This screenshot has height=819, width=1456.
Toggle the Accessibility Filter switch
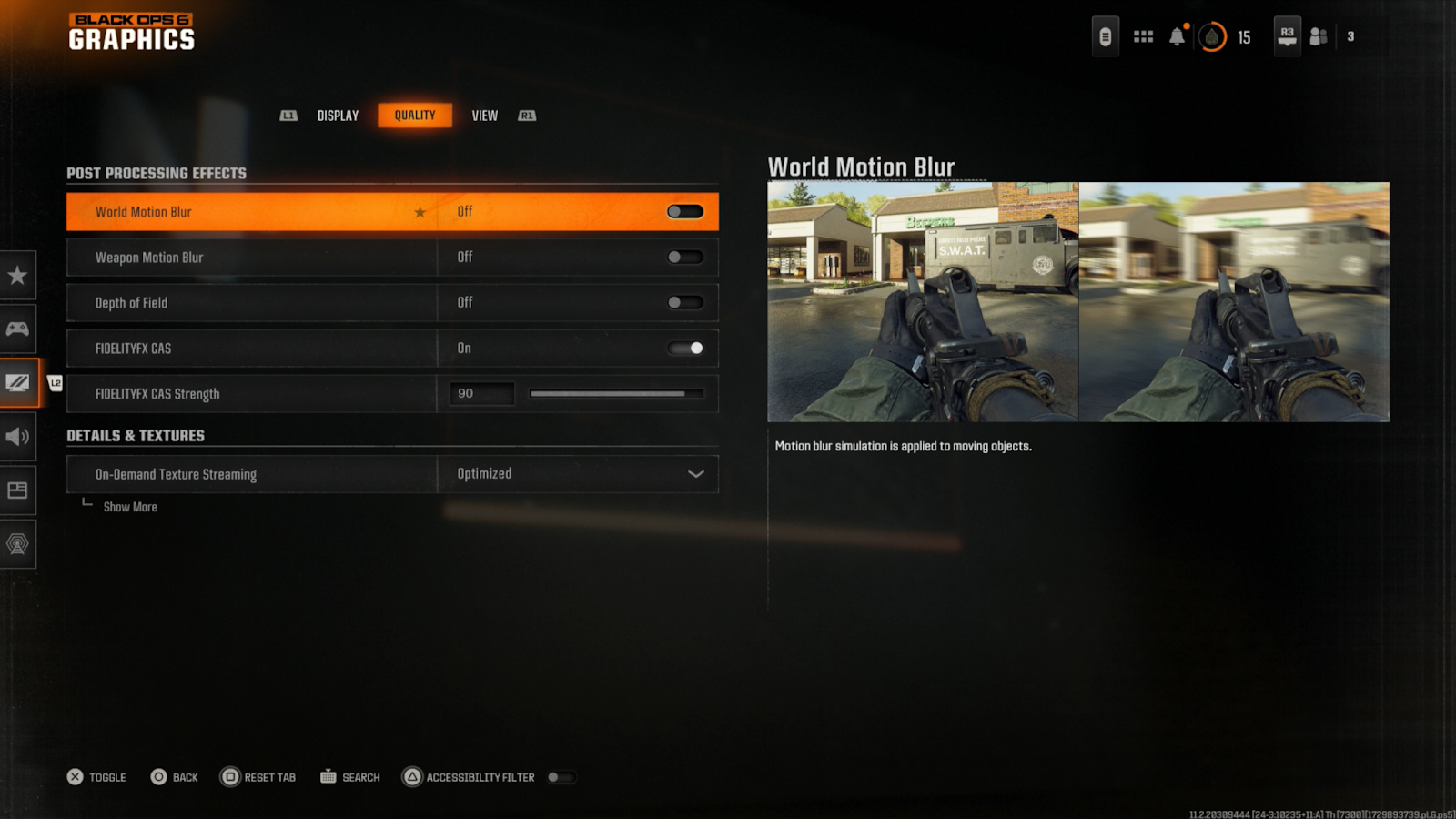pos(561,777)
